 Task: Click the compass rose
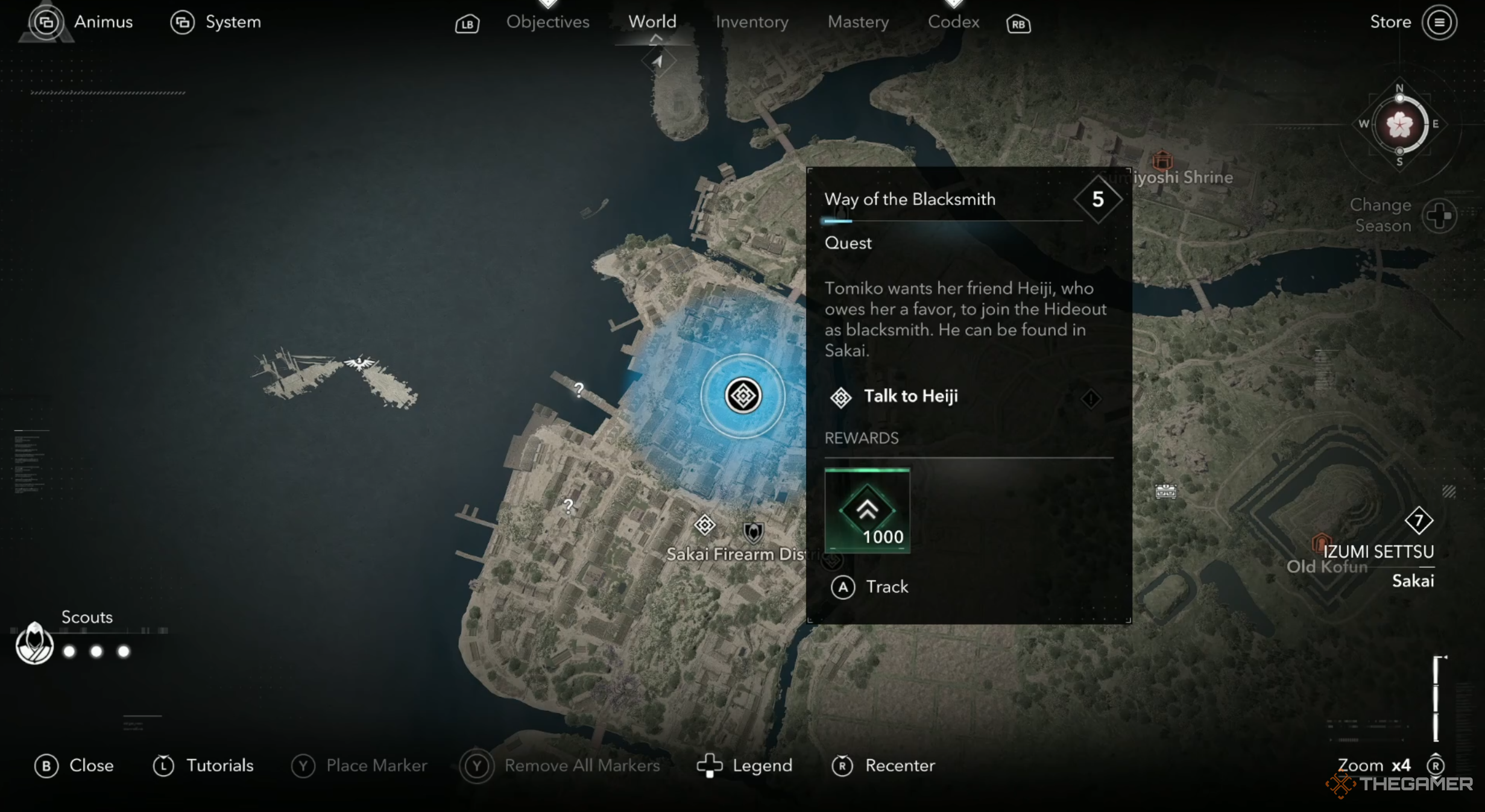coord(1400,125)
